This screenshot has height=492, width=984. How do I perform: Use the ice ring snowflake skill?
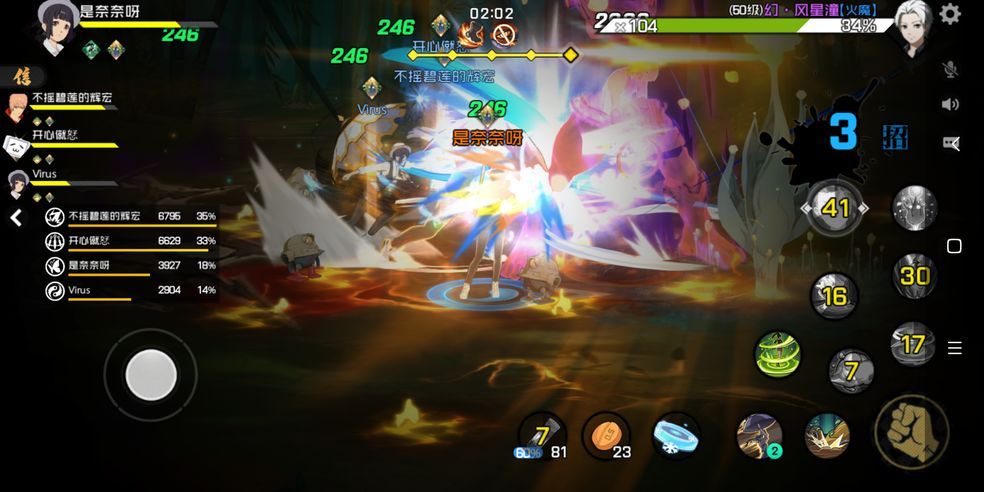(x=676, y=436)
